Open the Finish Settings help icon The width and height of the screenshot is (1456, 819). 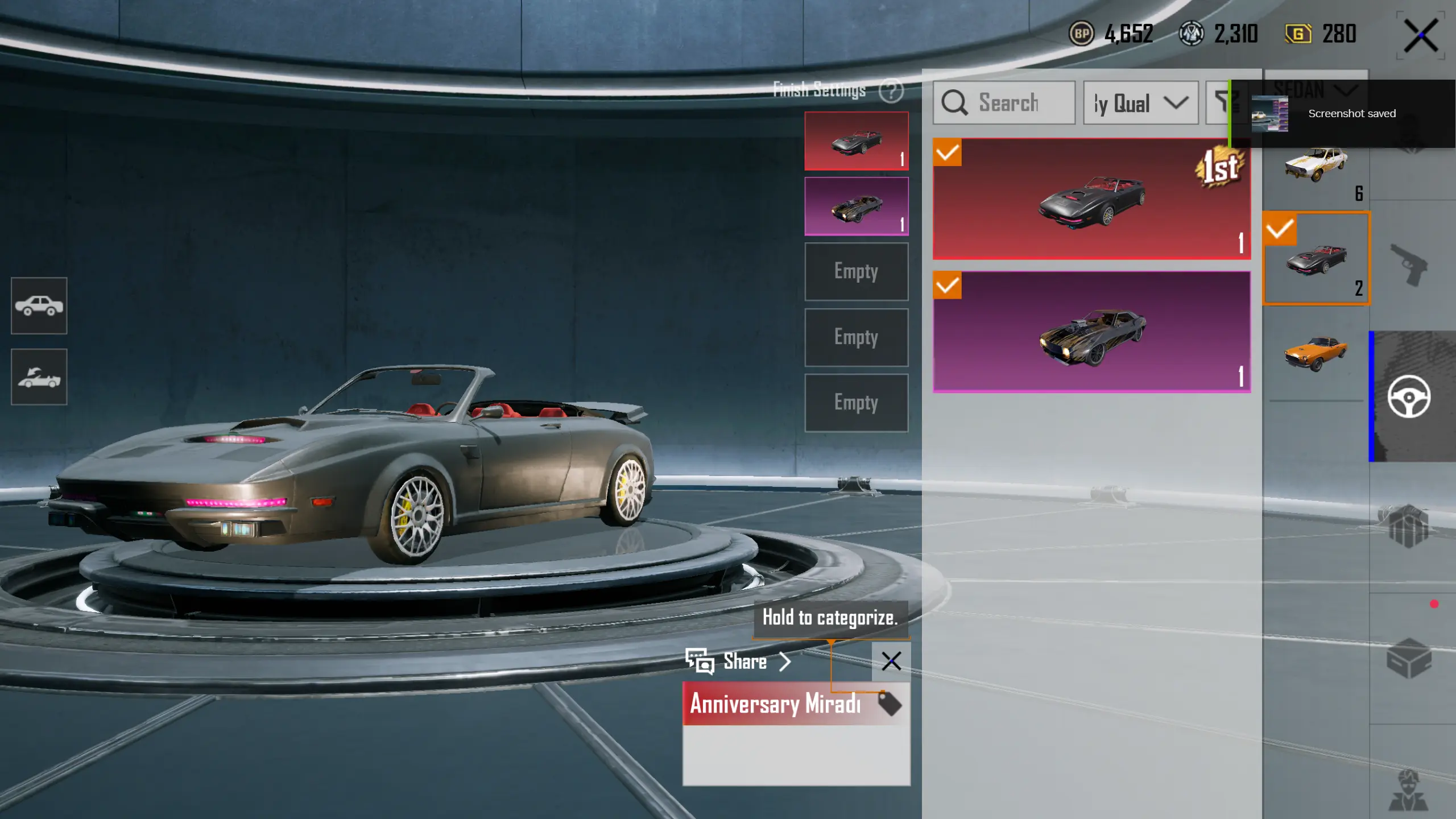point(891,90)
